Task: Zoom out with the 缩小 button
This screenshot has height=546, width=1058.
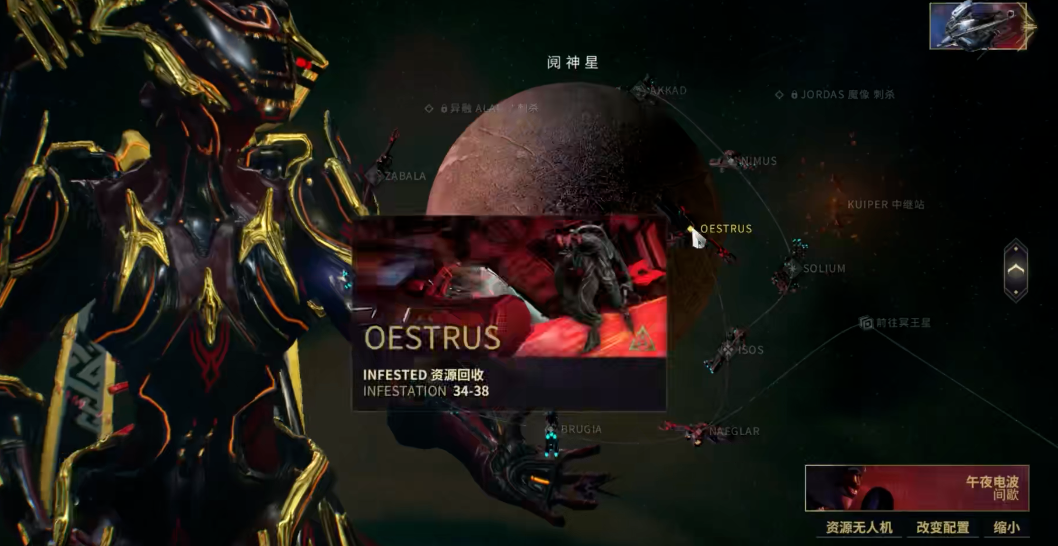Action: pyautogui.click(x=1006, y=527)
